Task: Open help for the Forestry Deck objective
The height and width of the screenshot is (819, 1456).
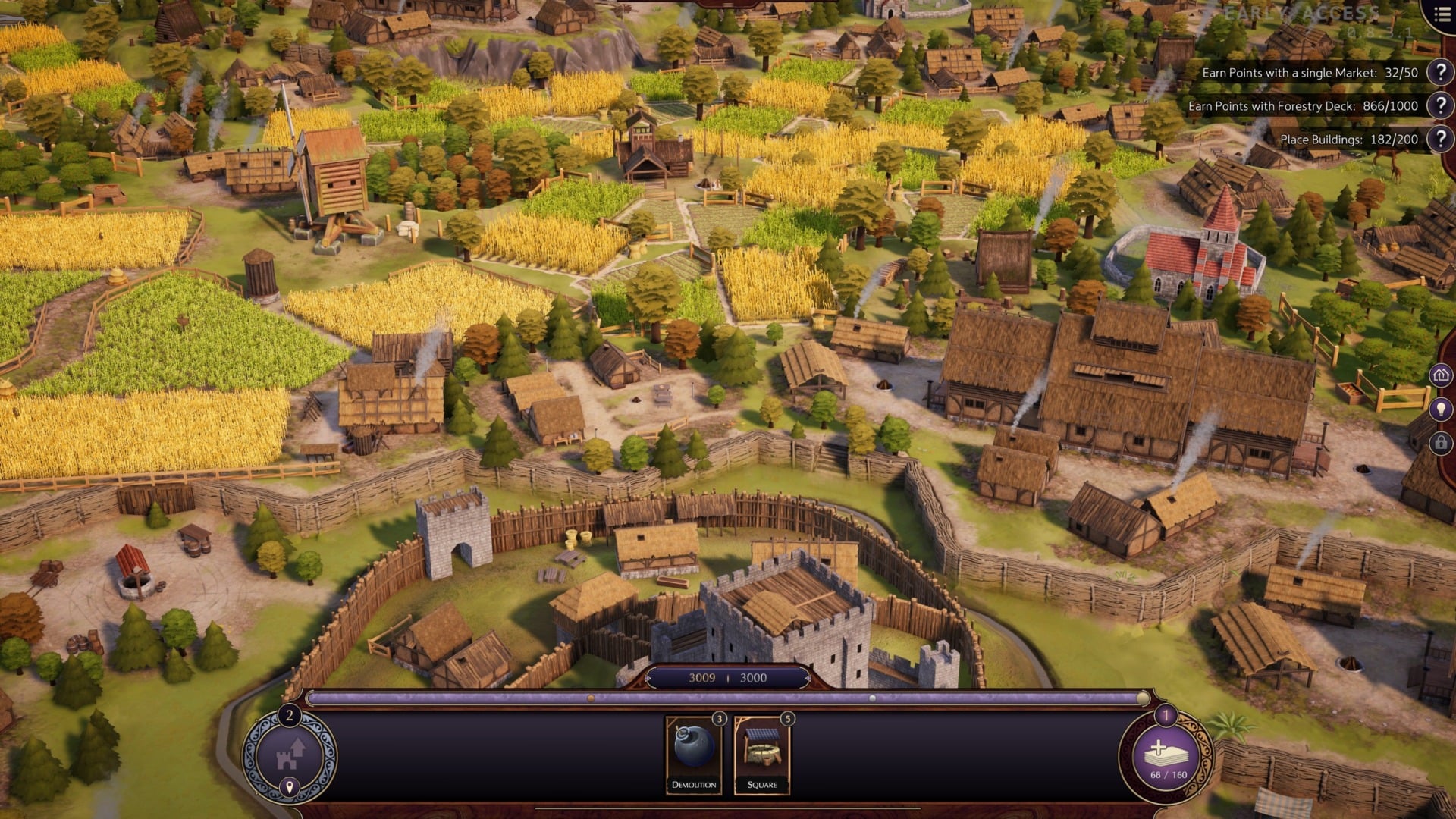Action: (x=1439, y=107)
